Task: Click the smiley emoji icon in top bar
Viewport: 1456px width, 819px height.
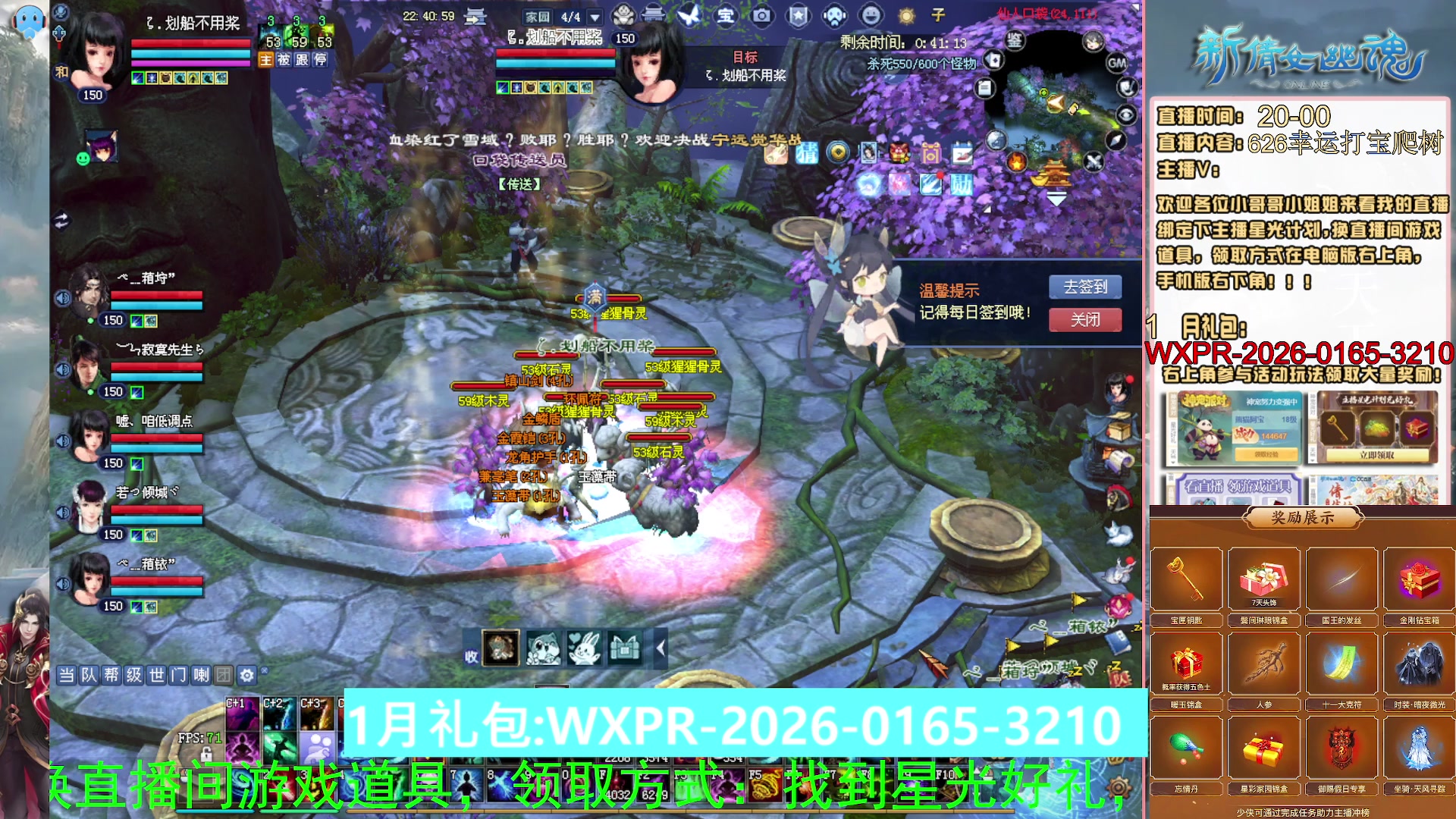Action: [x=869, y=17]
